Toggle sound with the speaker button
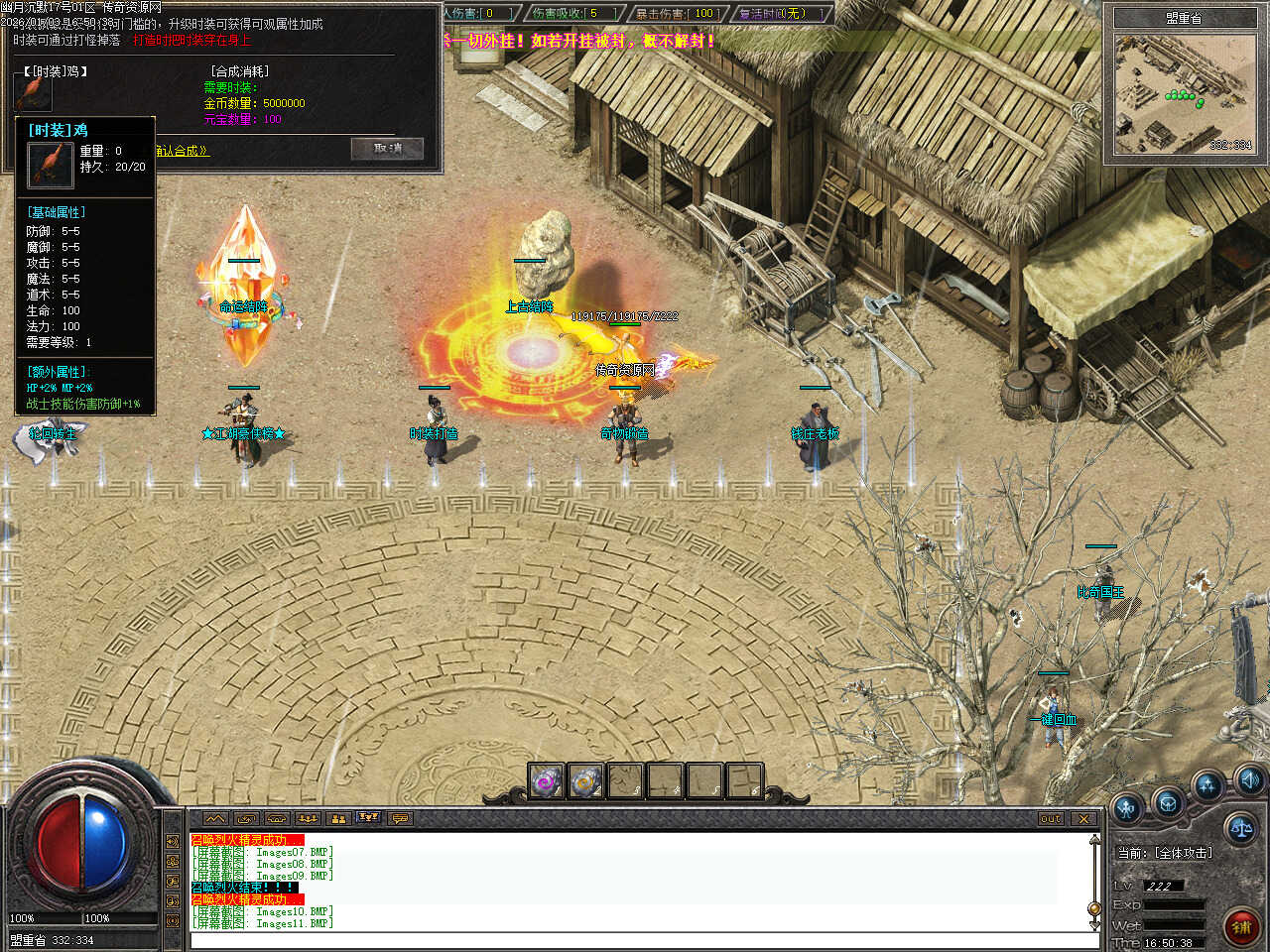 click(1248, 778)
